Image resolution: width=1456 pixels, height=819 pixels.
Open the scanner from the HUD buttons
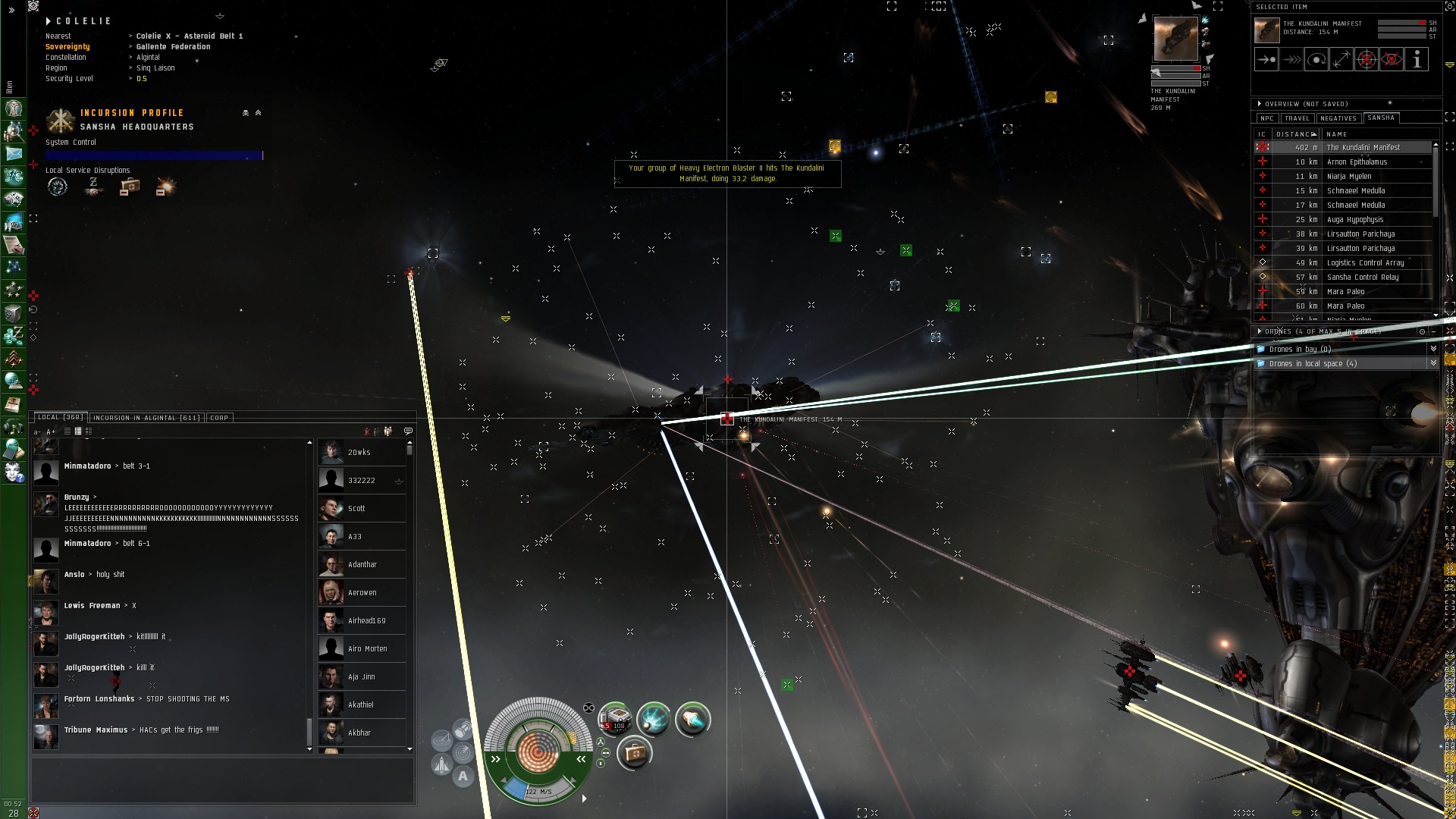coord(463,753)
